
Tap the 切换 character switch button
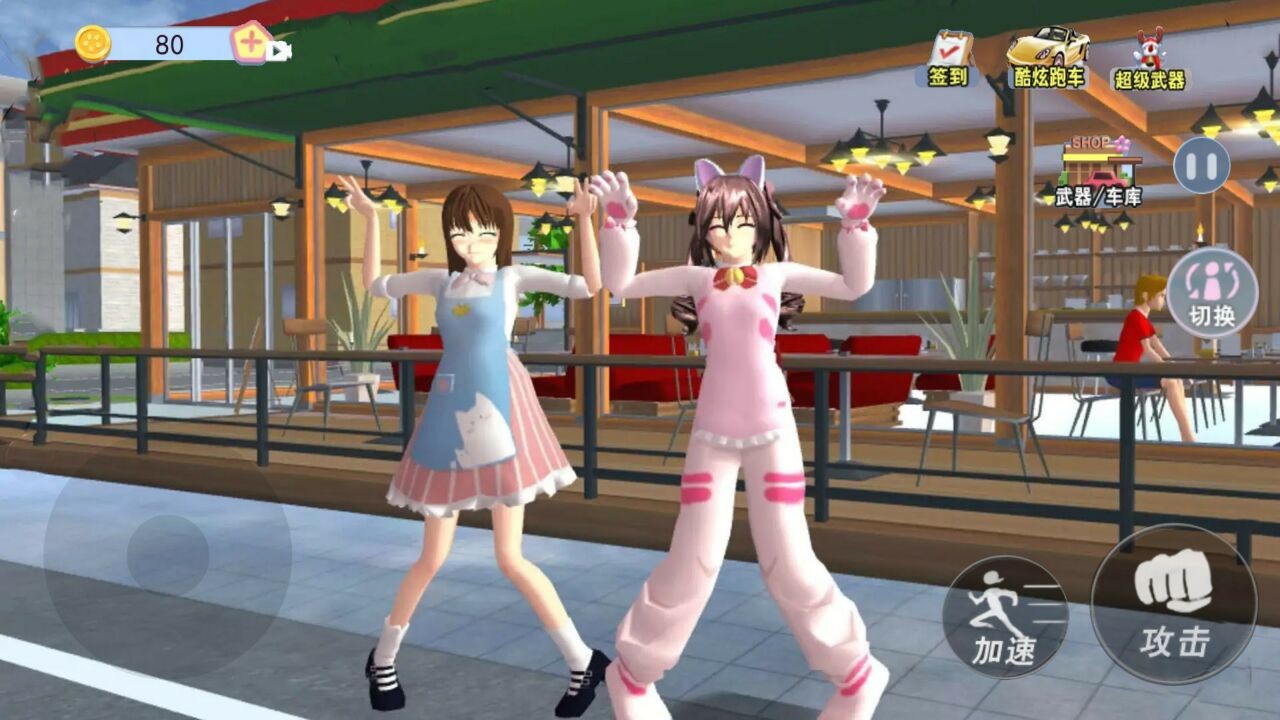[x=1211, y=292]
